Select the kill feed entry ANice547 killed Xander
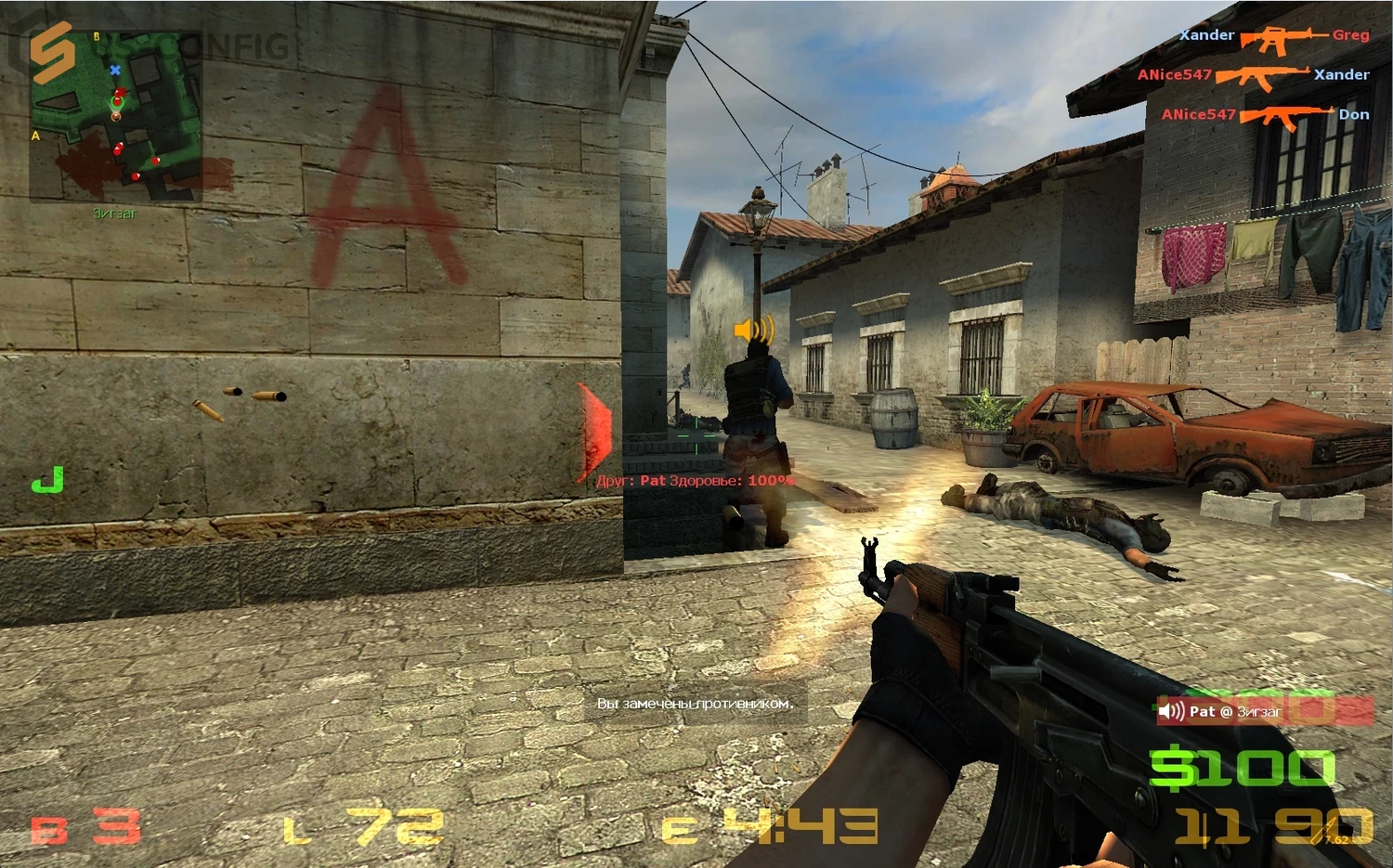Viewport: 1393px width, 868px height. [x=1254, y=75]
